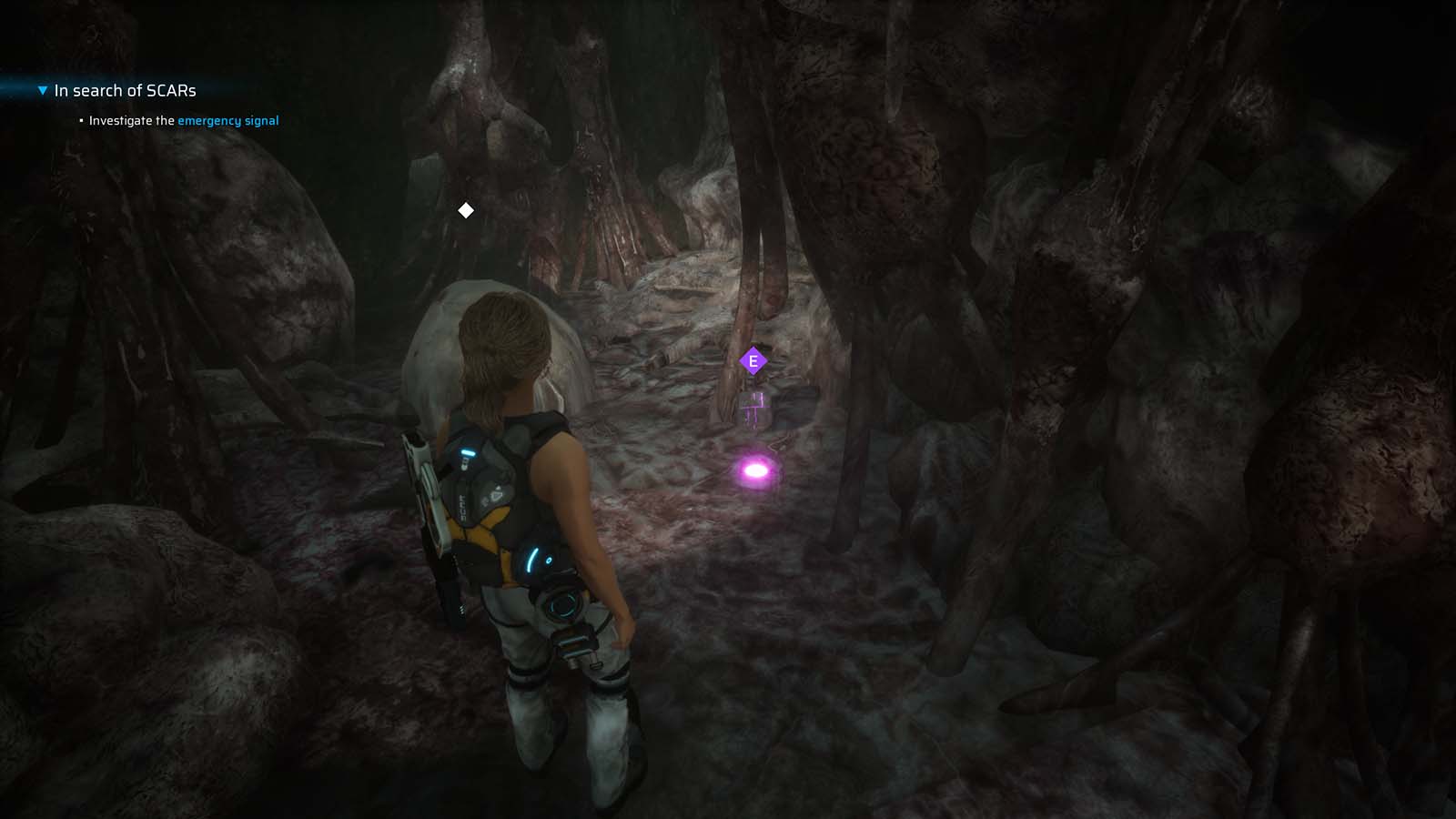The height and width of the screenshot is (819, 1456).
Task: Click the Investigate the emergency signal objective
Action: [x=182, y=120]
